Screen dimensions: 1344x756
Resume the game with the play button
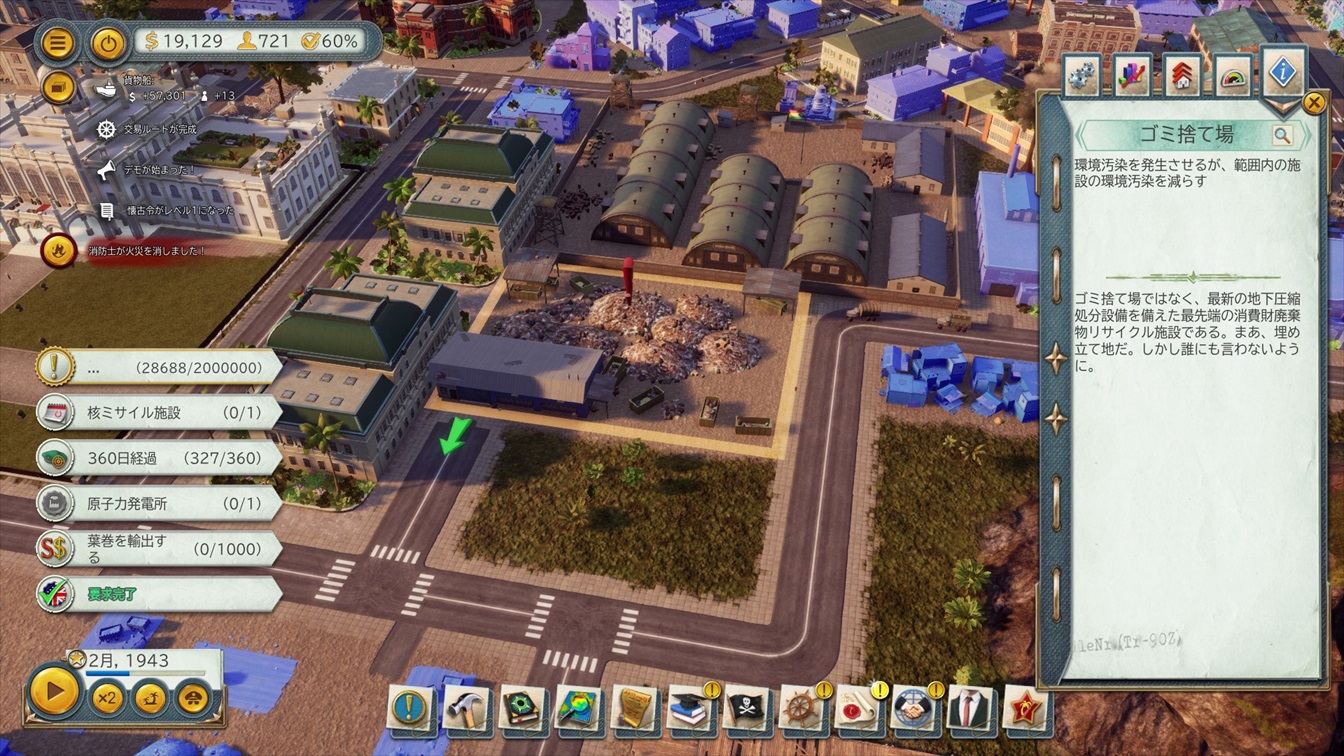click(54, 691)
